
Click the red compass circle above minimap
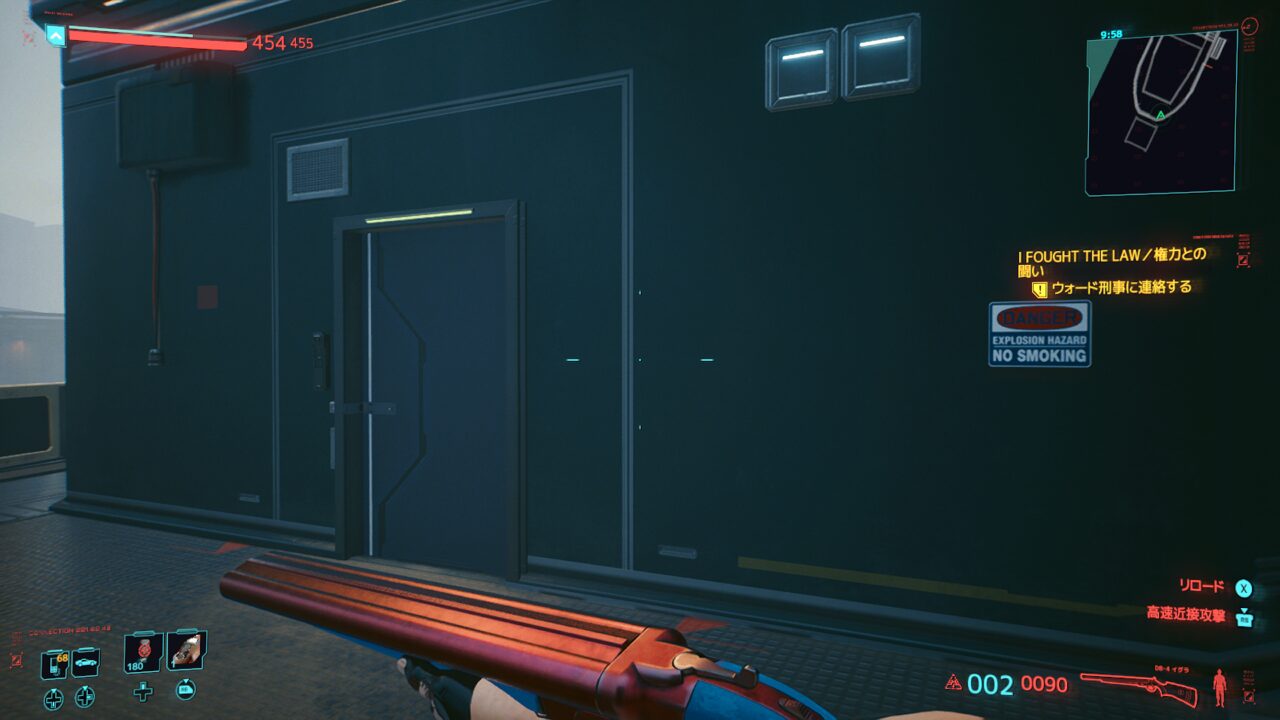[x=1250, y=26]
